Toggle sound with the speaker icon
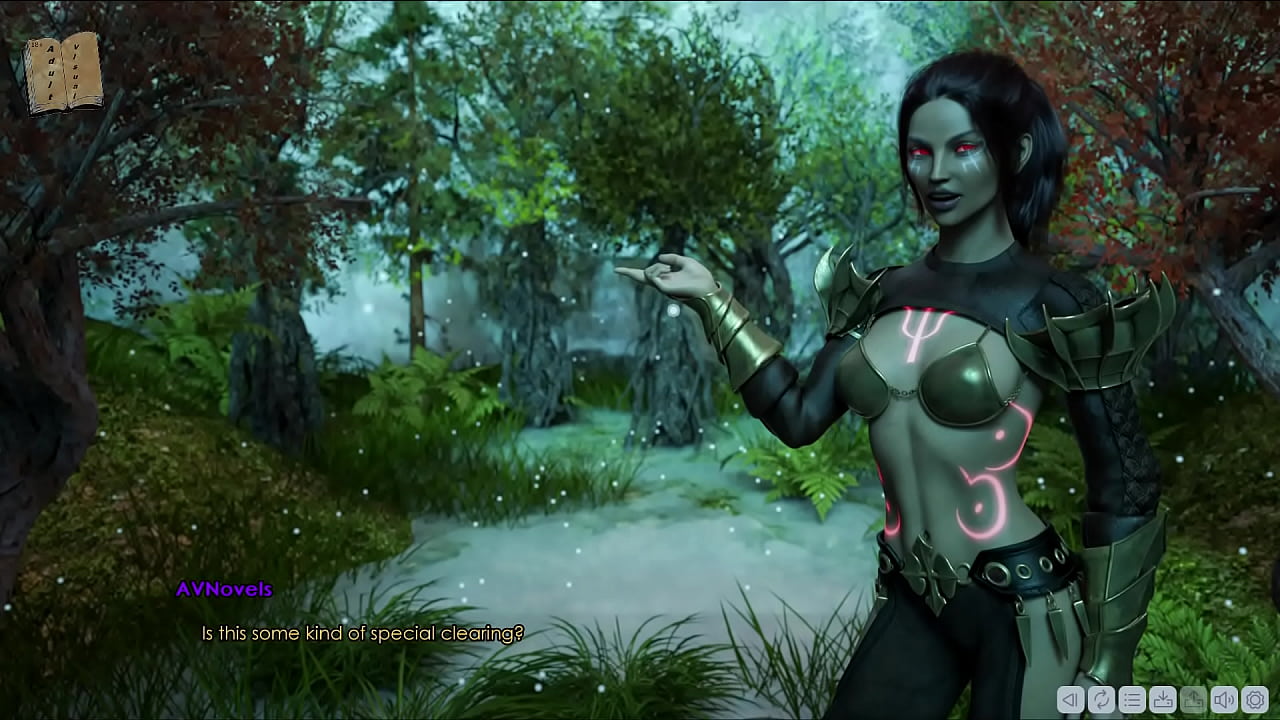Screen dimensions: 1280x720 coord(1224,700)
